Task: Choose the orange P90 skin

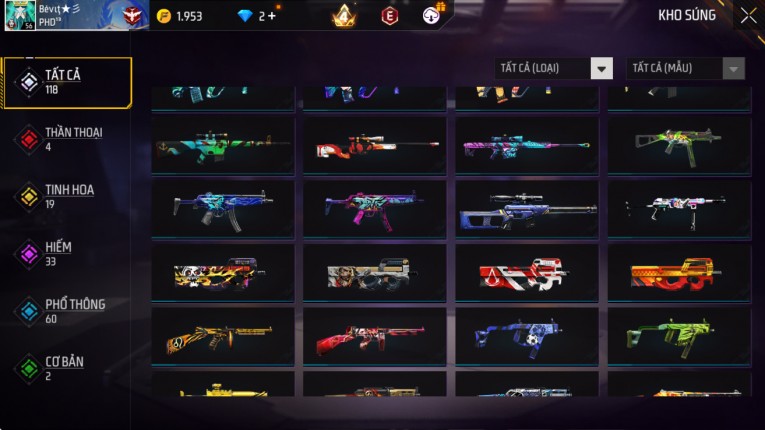Action: tap(679, 272)
